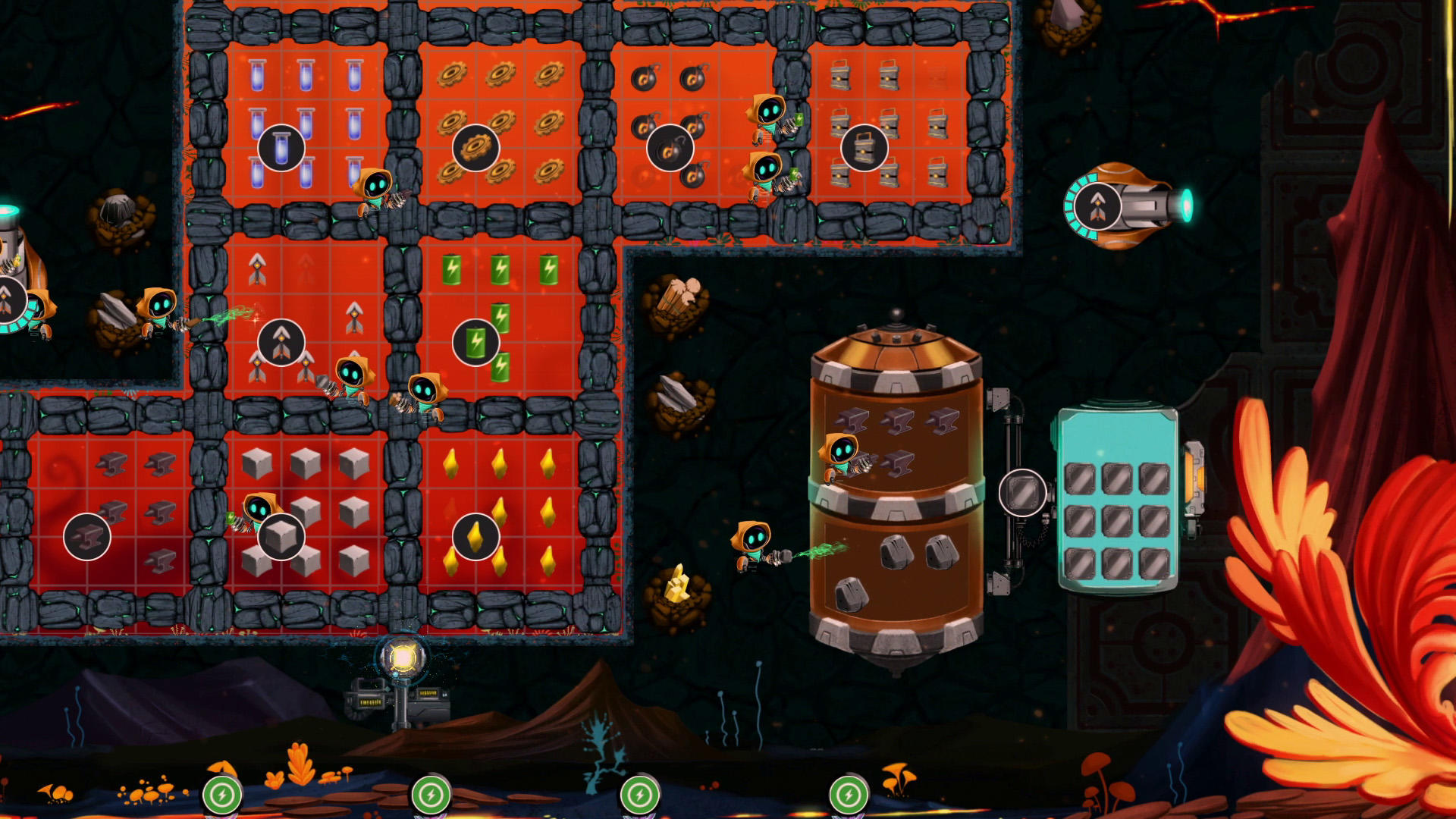Select the bomb resource icon

(671, 149)
